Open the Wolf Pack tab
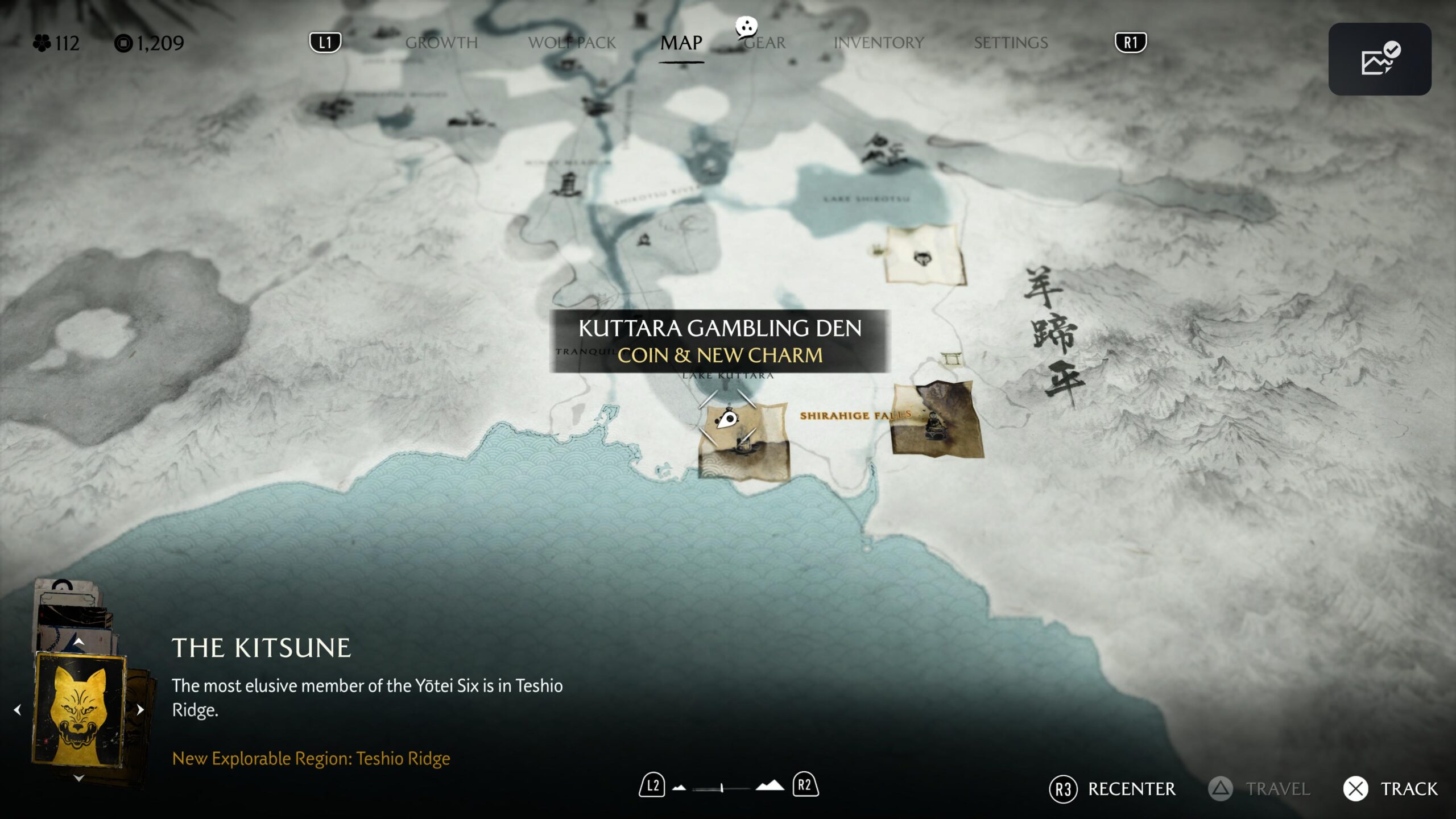This screenshot has height=819, width=1456. click(572, 43)
